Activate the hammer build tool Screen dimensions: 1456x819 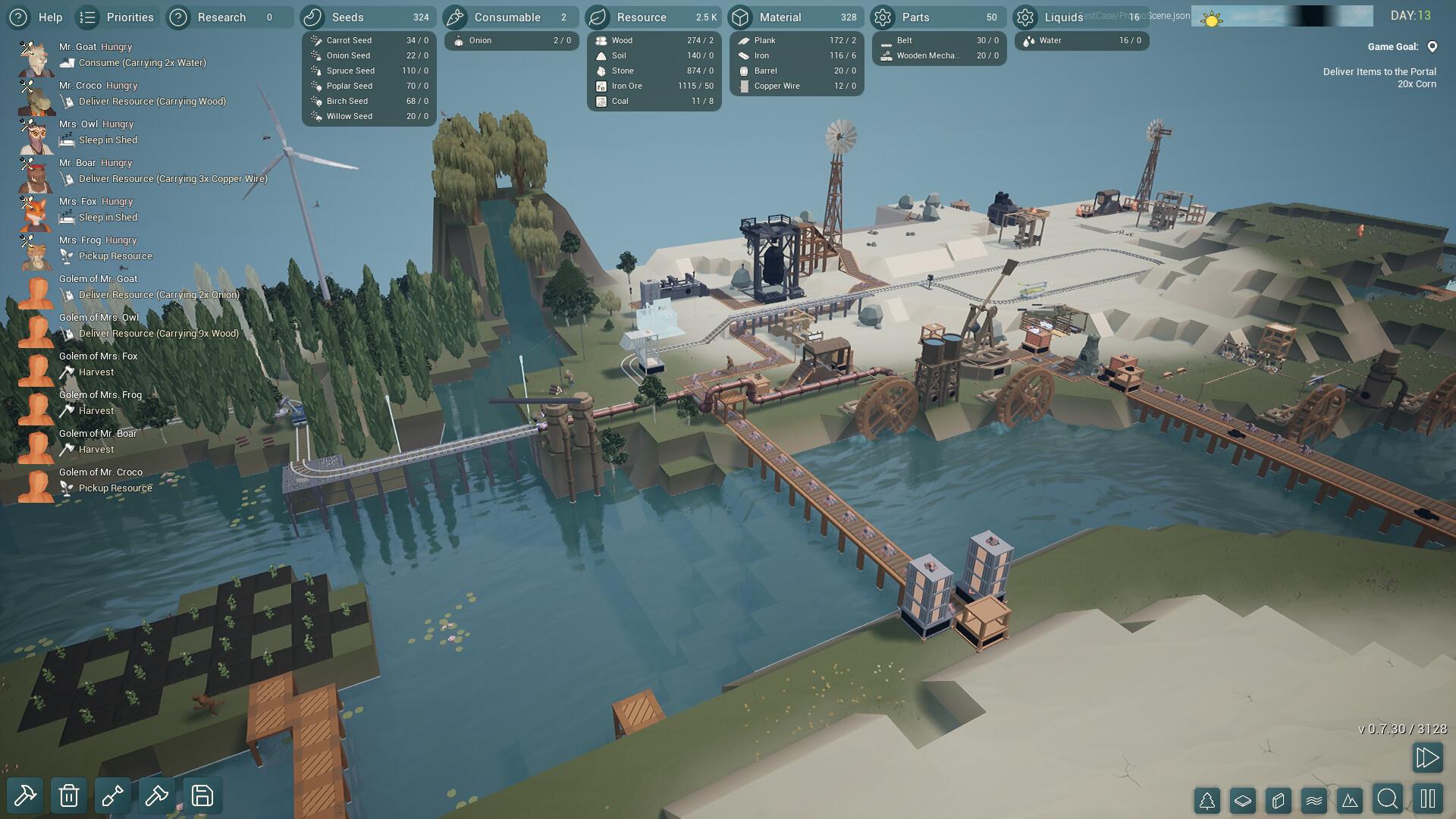point(25,795)
